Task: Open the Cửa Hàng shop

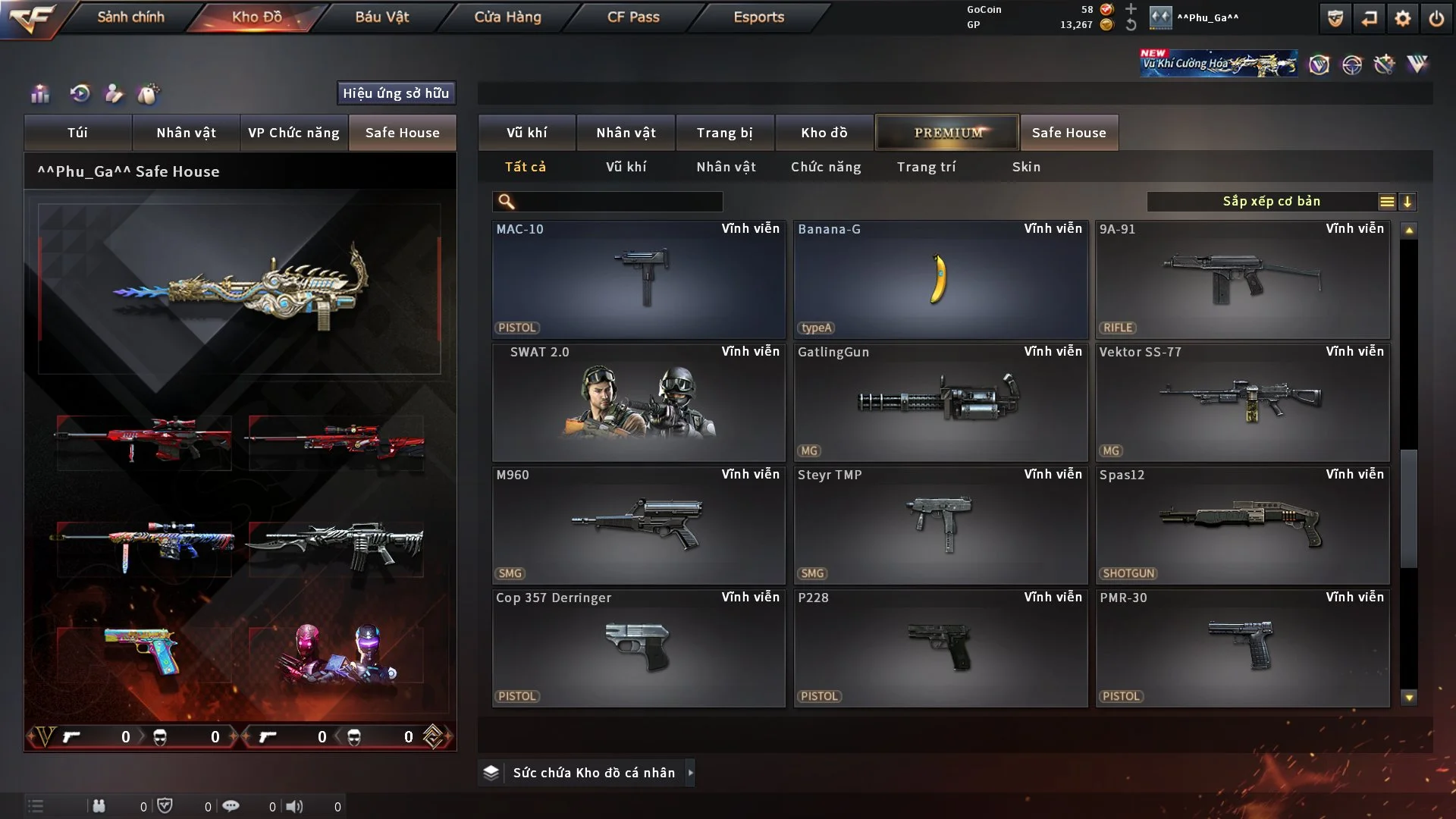Action: (x=507, y=17)
